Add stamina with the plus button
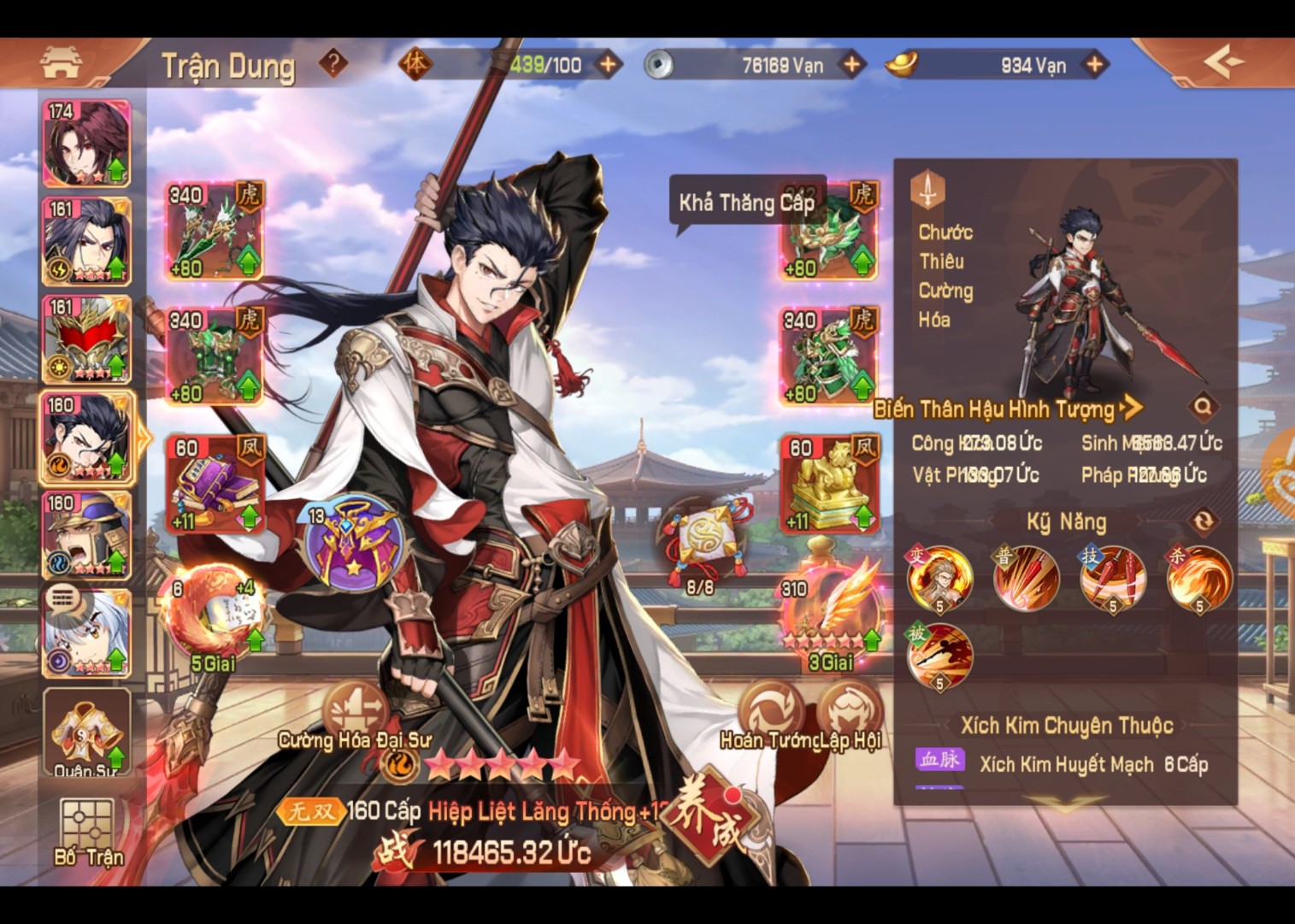This screenshot has width=1295, height=924. [x=608, y=64]
